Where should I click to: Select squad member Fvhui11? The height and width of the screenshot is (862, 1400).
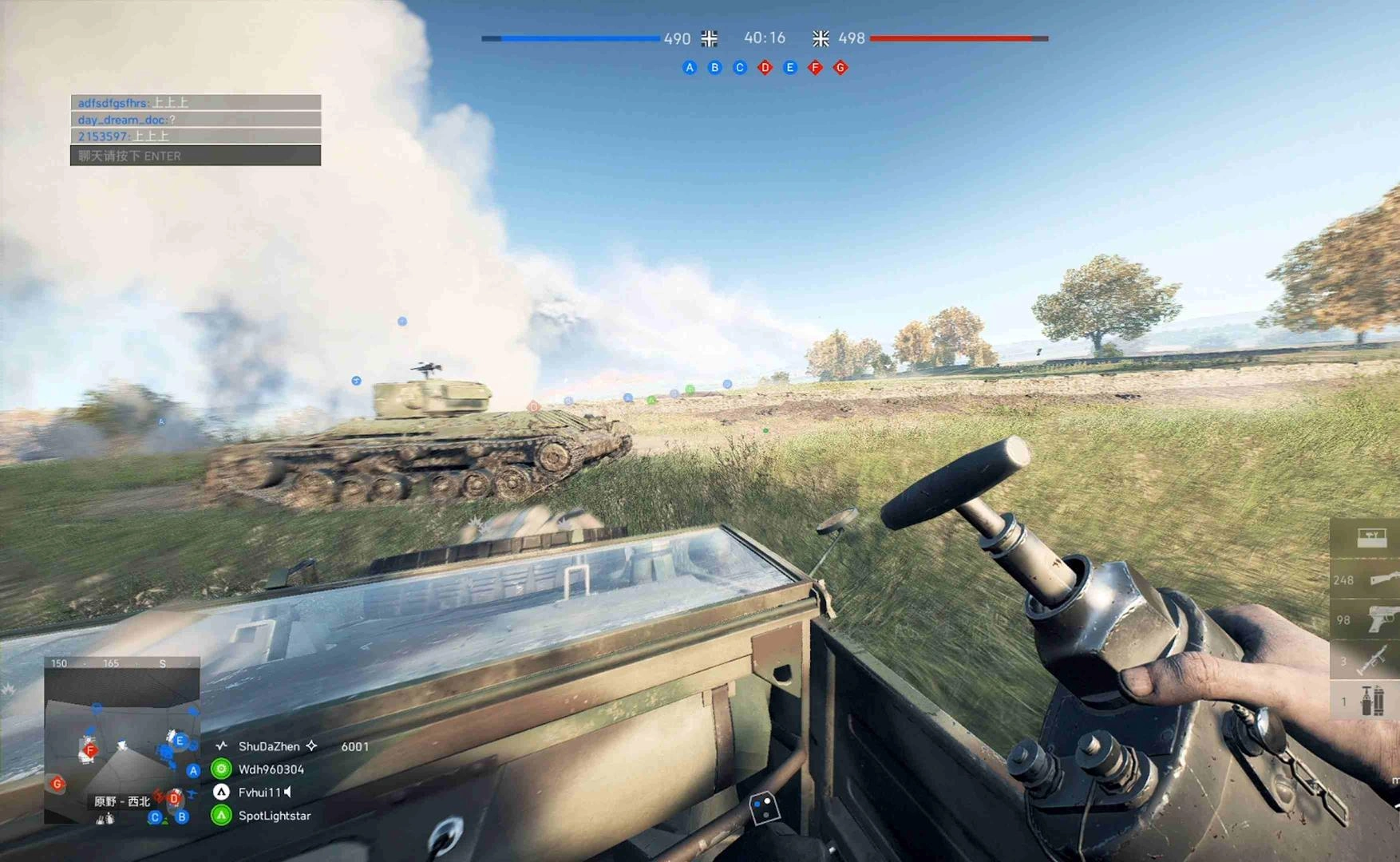(259, 793)
